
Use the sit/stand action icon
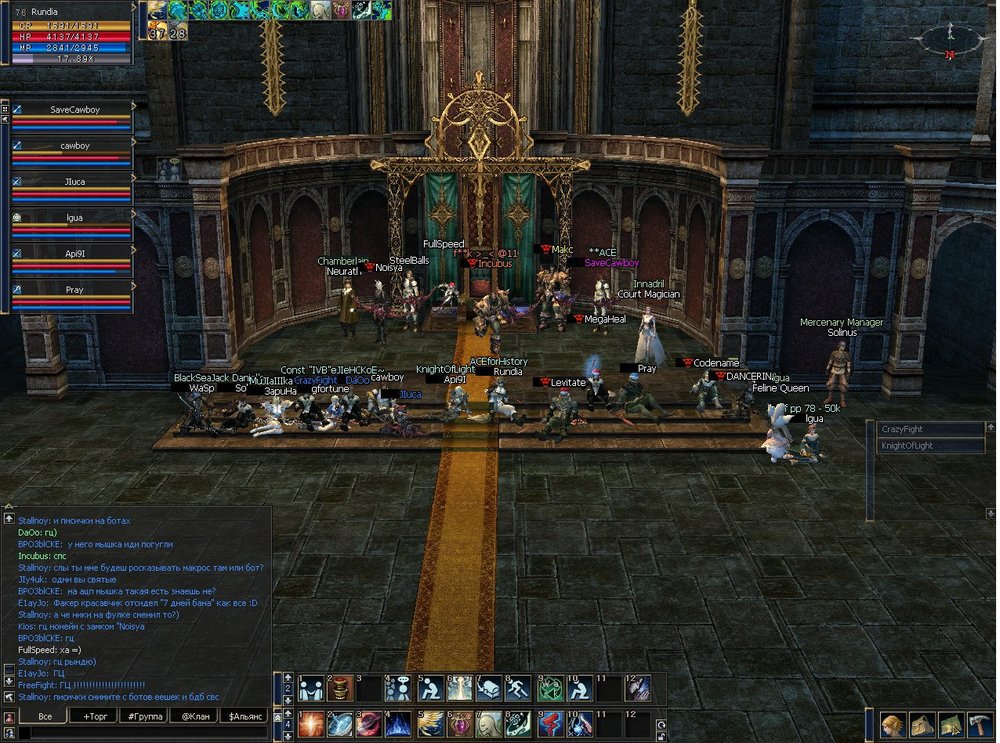[431, 688]
